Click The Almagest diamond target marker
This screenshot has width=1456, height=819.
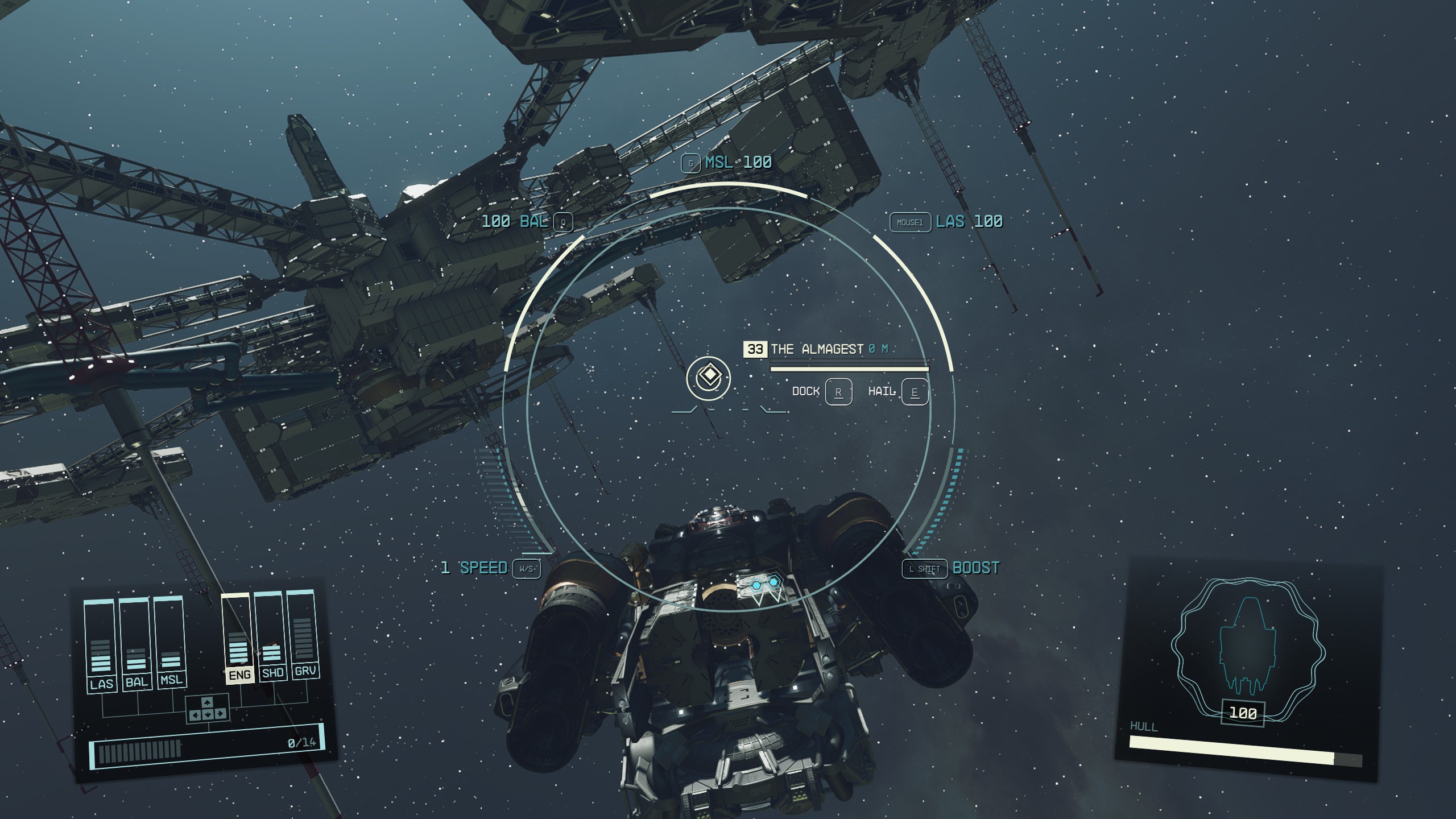(x=708, y=377)
